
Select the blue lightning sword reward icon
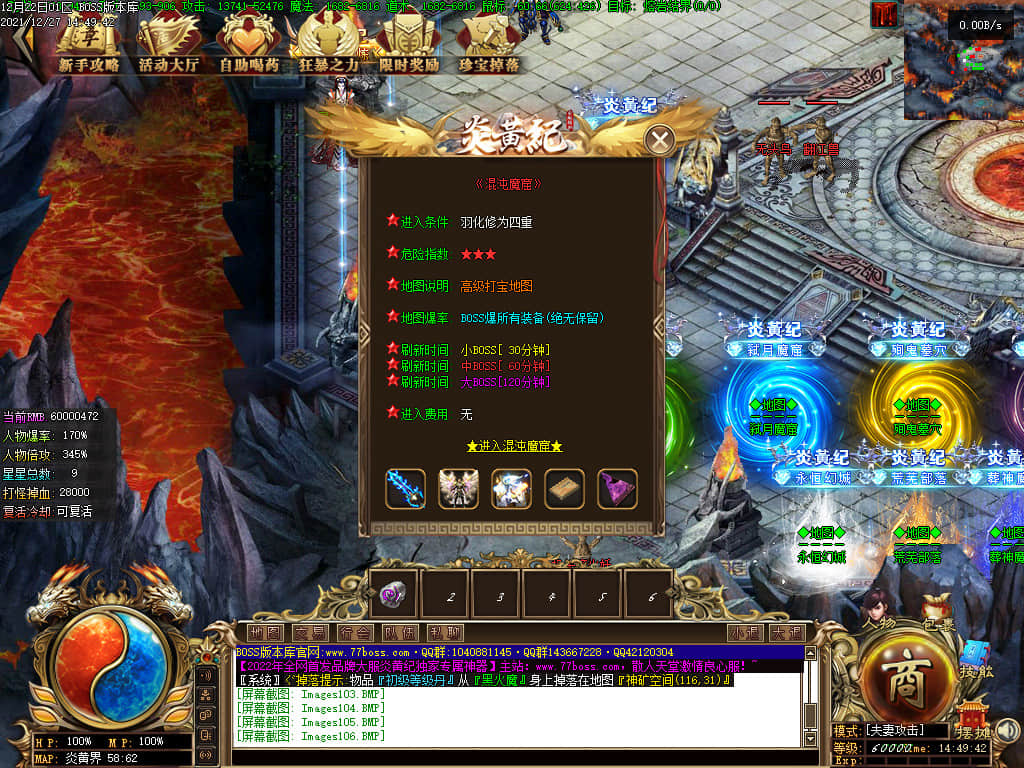pyautogui.click(x=406, y=489)
